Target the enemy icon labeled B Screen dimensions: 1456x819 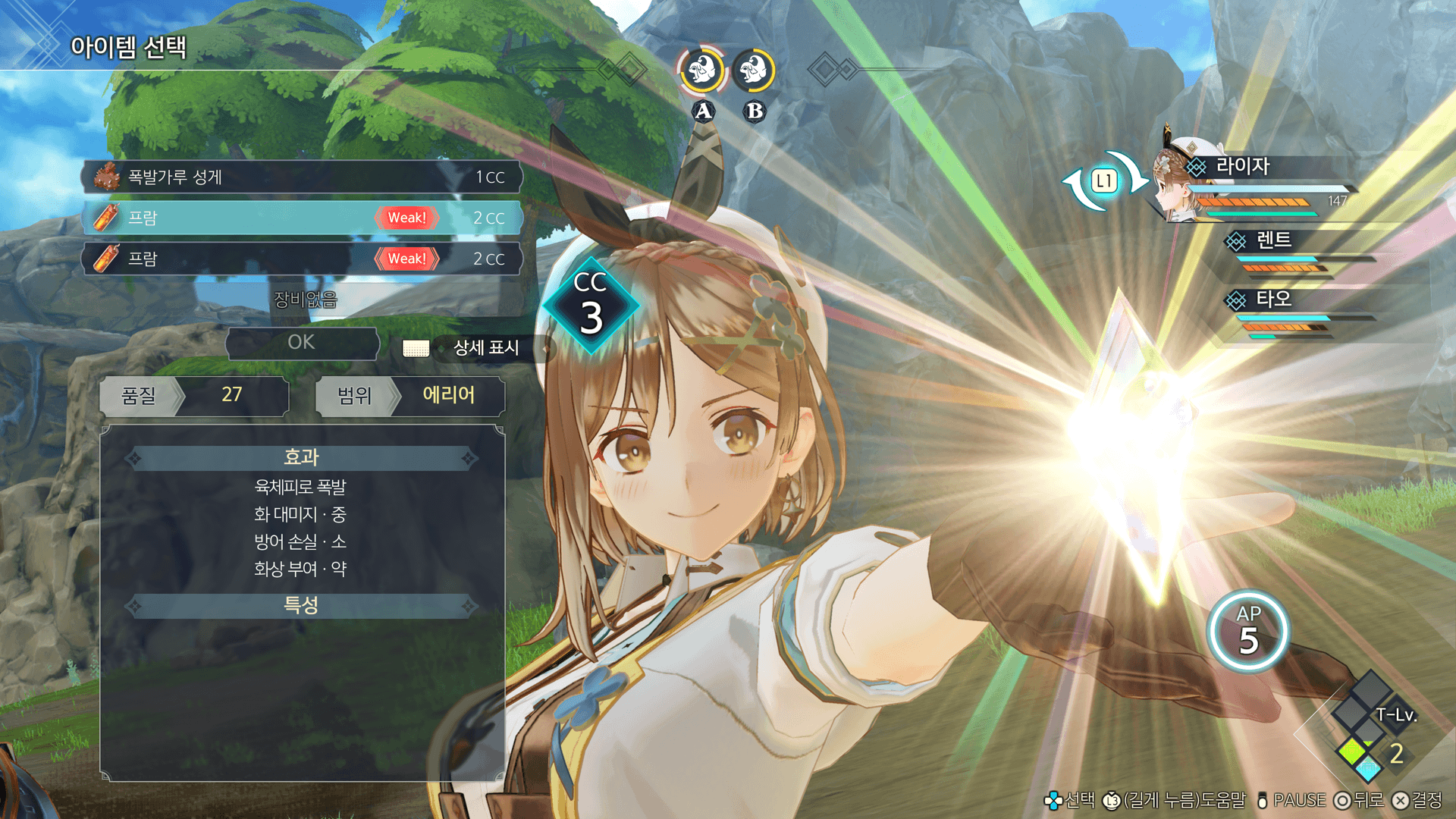[x=754, y=71]
